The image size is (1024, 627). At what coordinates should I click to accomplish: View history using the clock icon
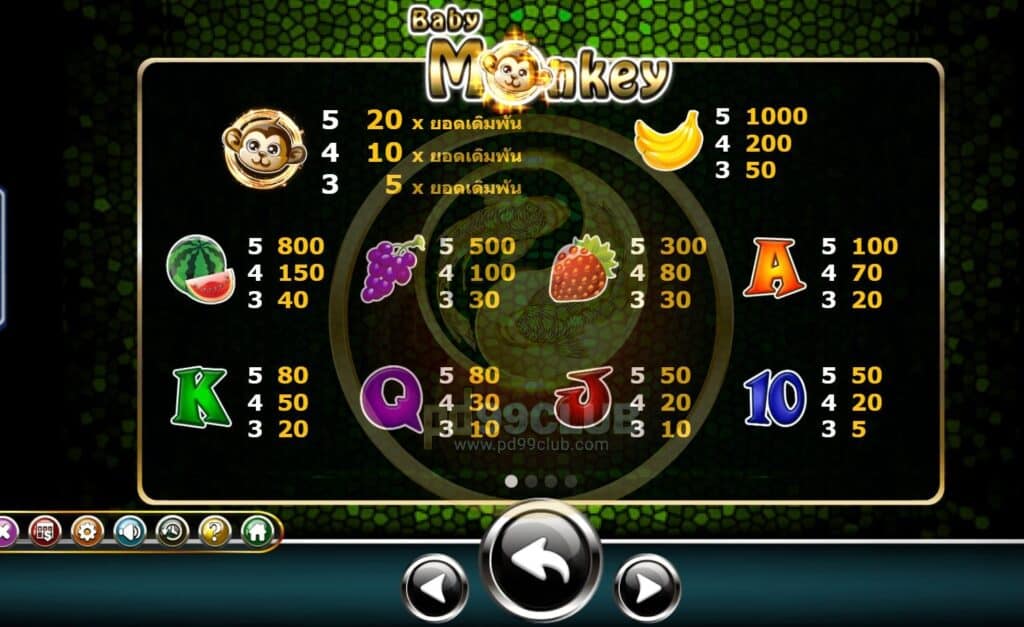tap(172, 531)
